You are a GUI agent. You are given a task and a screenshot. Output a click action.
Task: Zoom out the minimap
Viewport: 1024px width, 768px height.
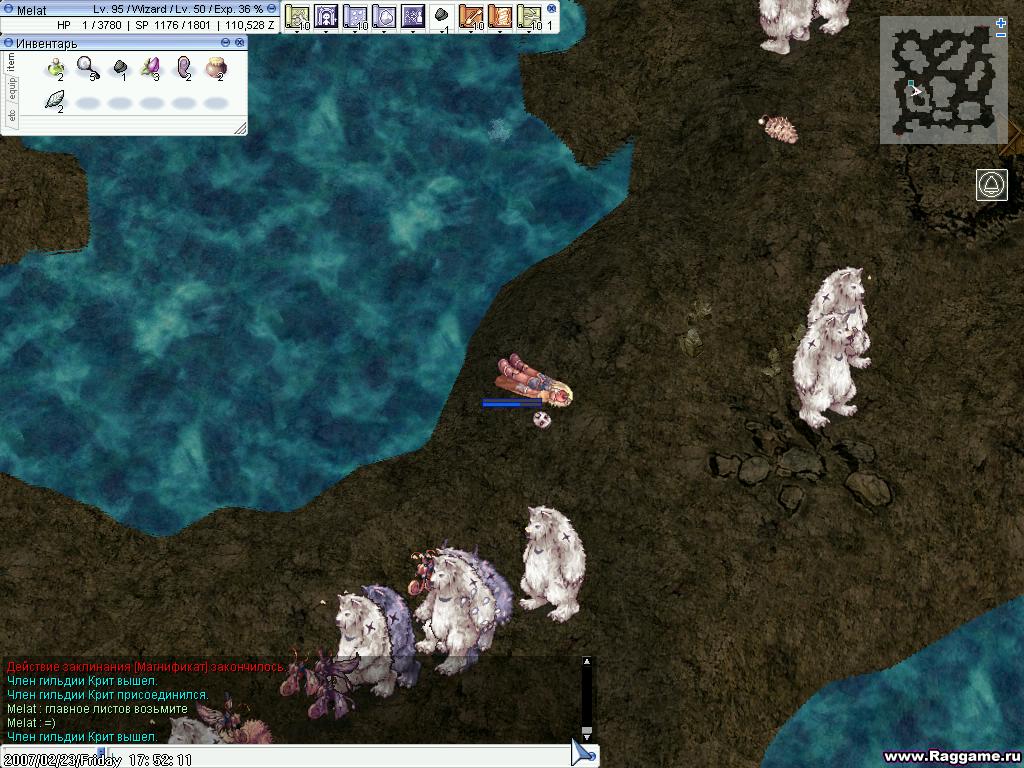[1001, 36]
